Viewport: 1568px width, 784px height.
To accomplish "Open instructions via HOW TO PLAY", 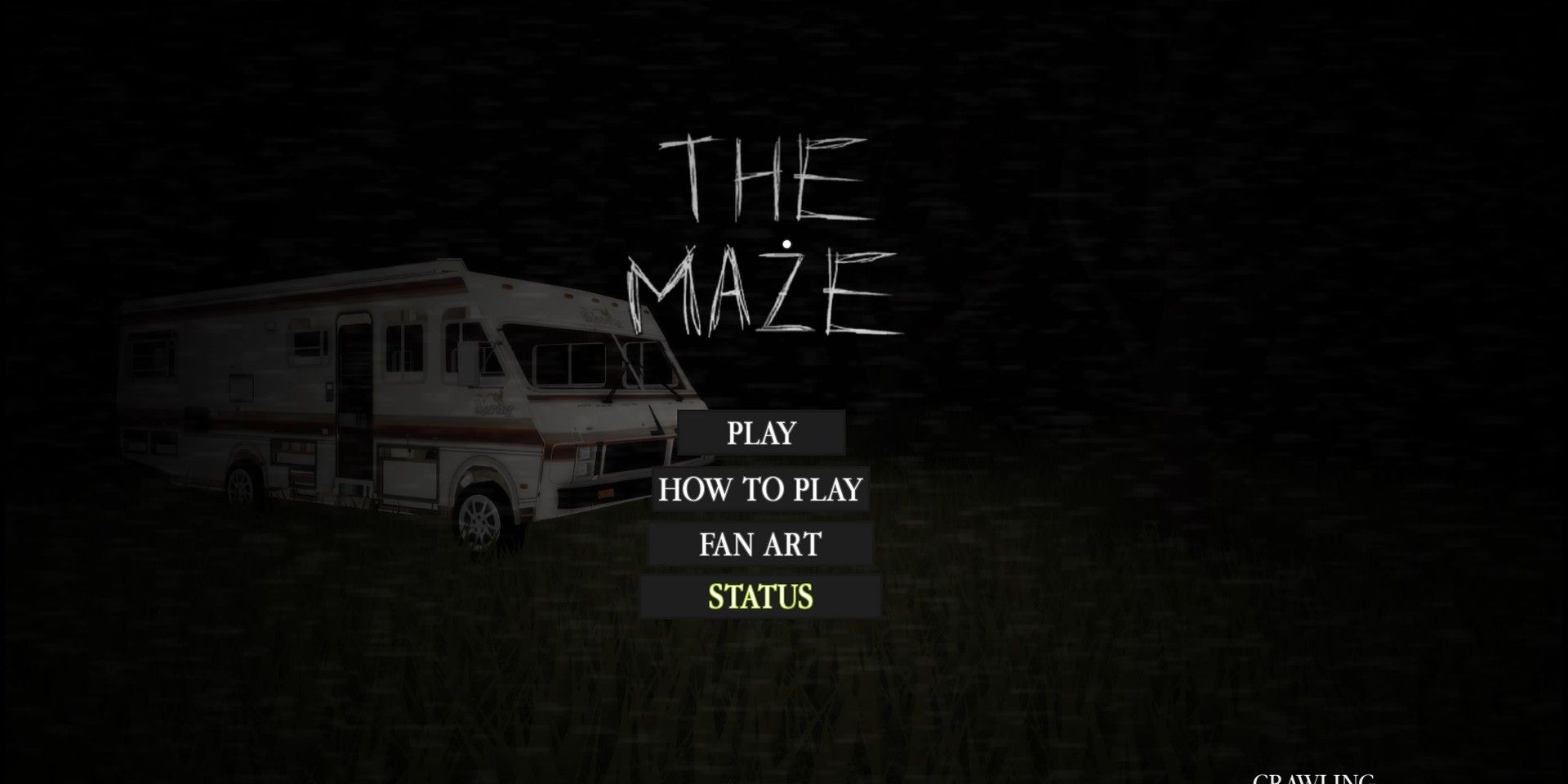I will coord(759,489).
